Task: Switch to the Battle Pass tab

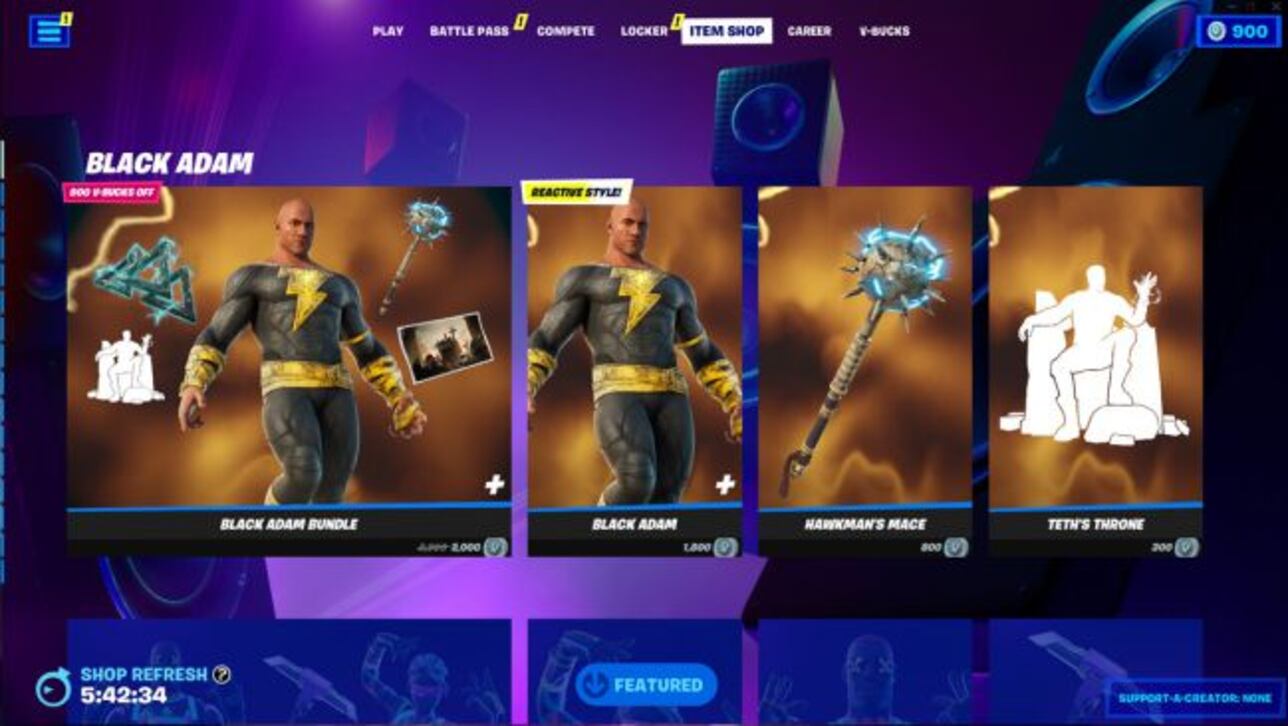Action: [x=469, y=30]
